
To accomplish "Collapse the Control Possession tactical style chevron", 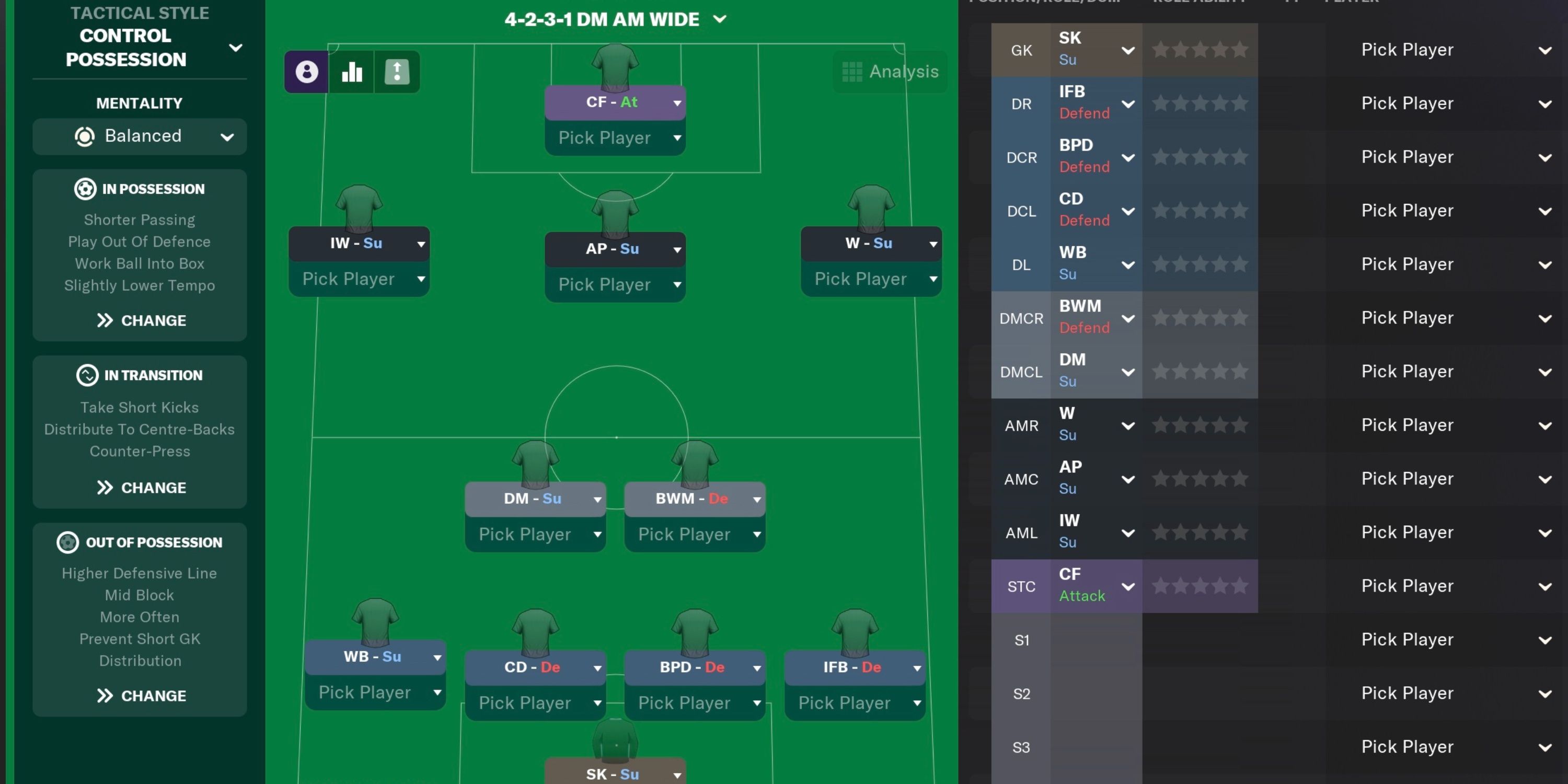I will coord(236,48).
